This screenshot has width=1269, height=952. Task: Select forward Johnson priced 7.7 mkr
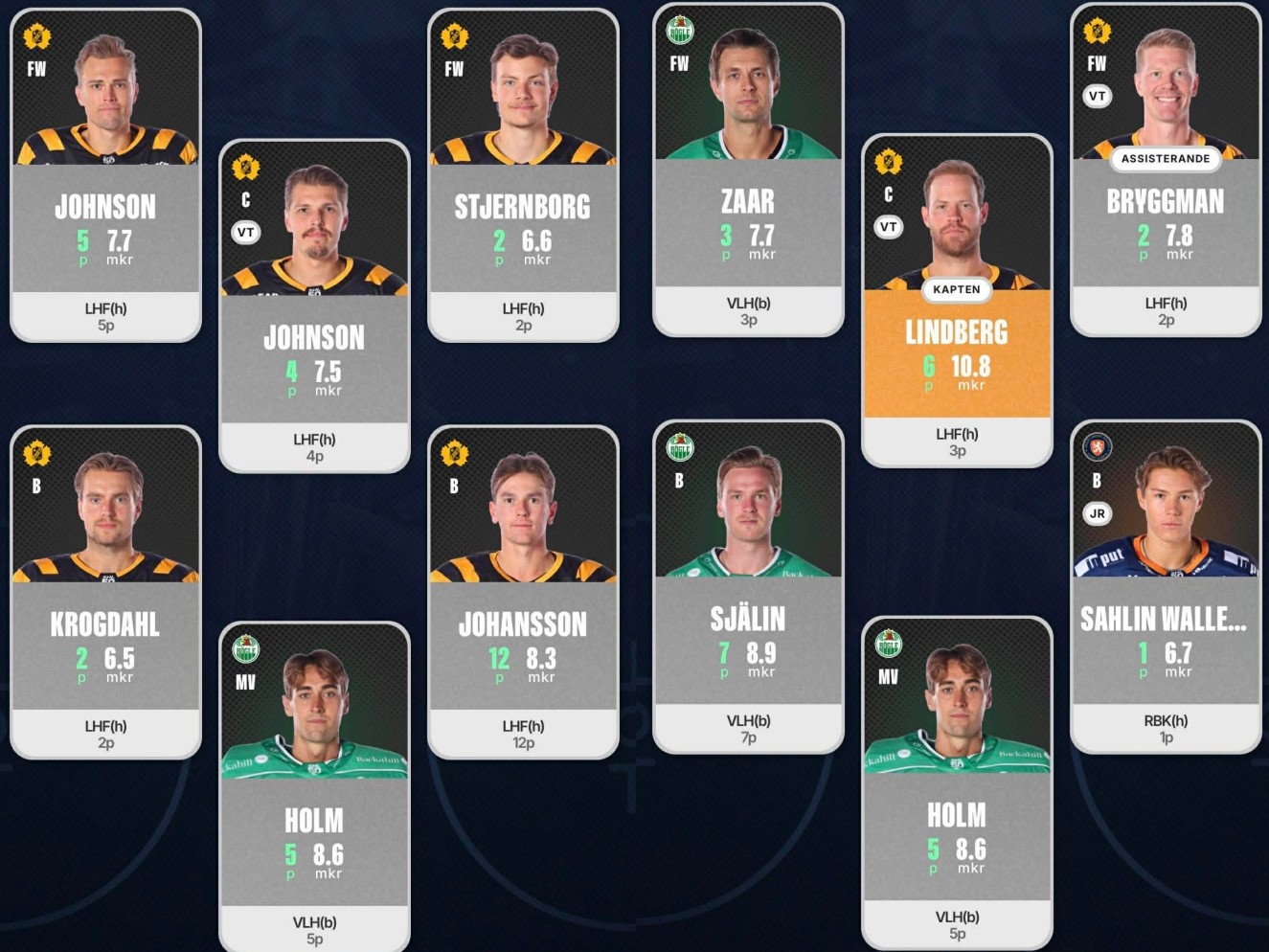[x=105, y=176]
